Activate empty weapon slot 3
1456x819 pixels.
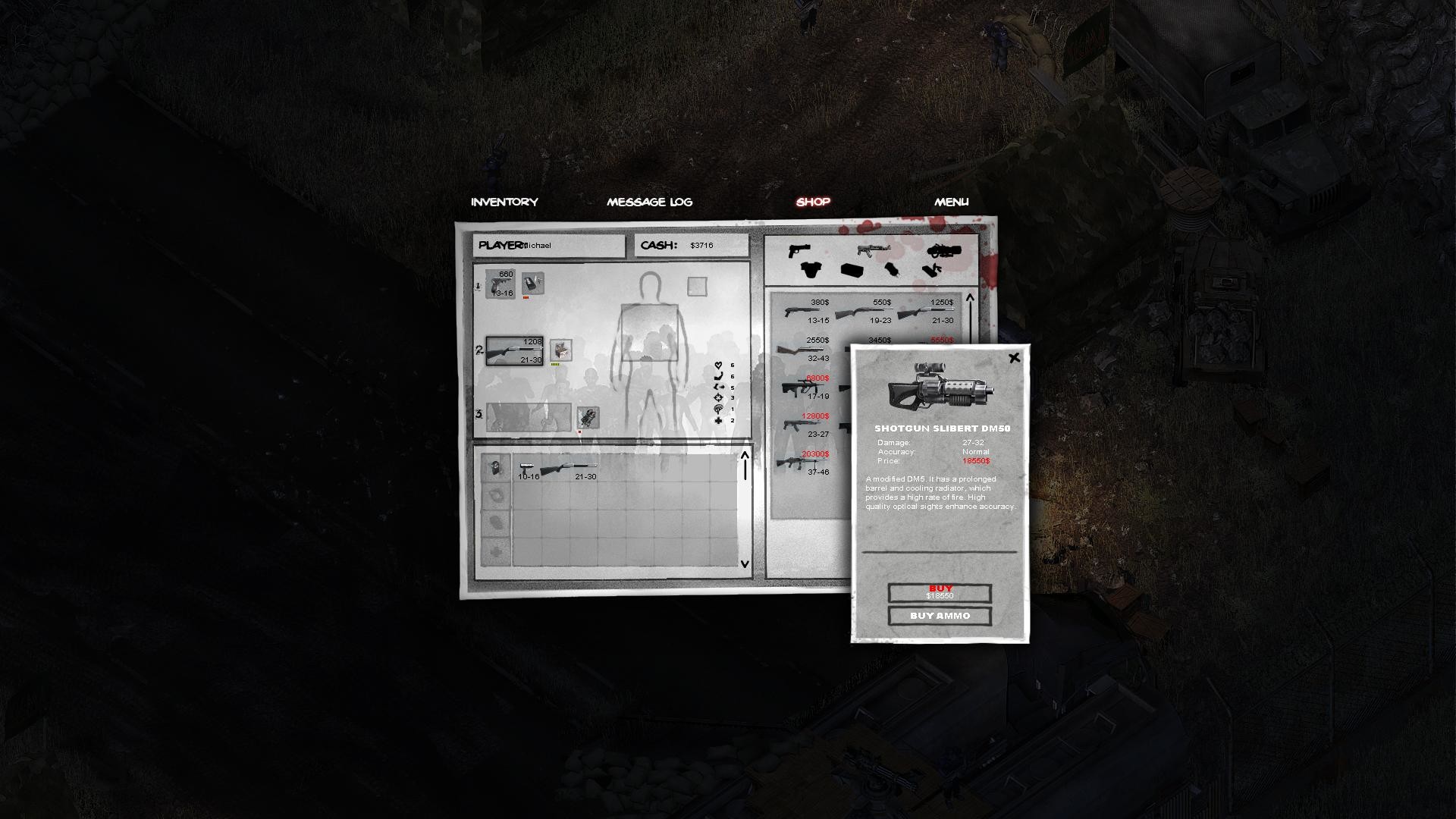527,417
